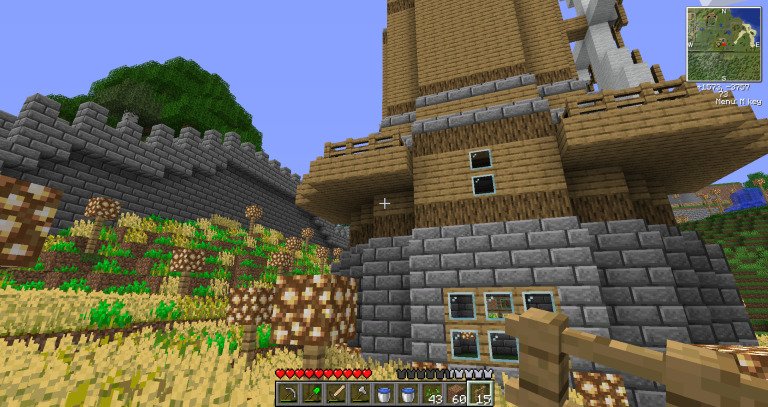Select the highlighted slot holding 15 items
768x407 pixels.
pyautogui.click(x=480, y=394)
